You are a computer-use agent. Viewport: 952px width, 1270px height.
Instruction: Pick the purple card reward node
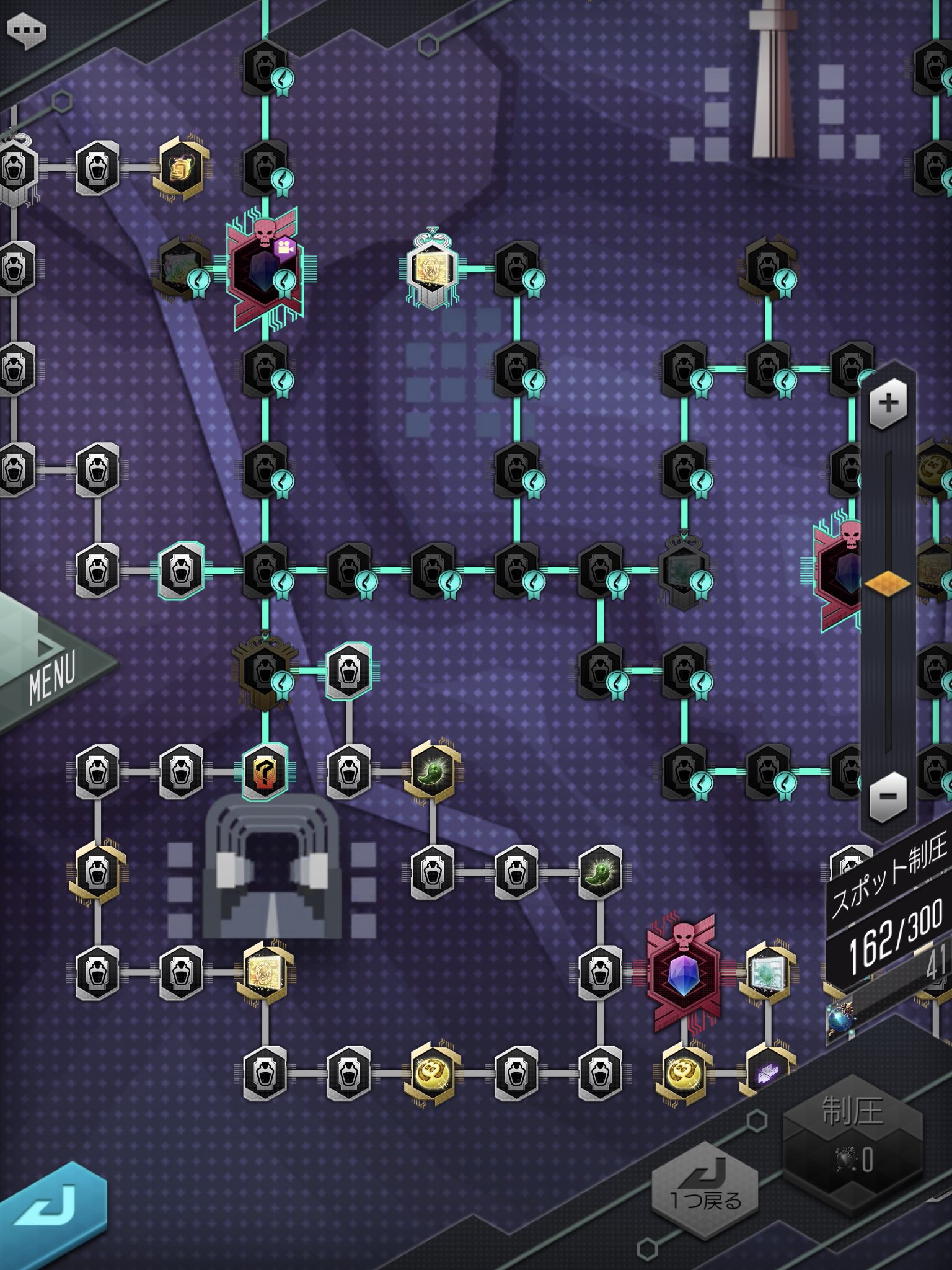pyautogui.click(x=767, y=1072)
